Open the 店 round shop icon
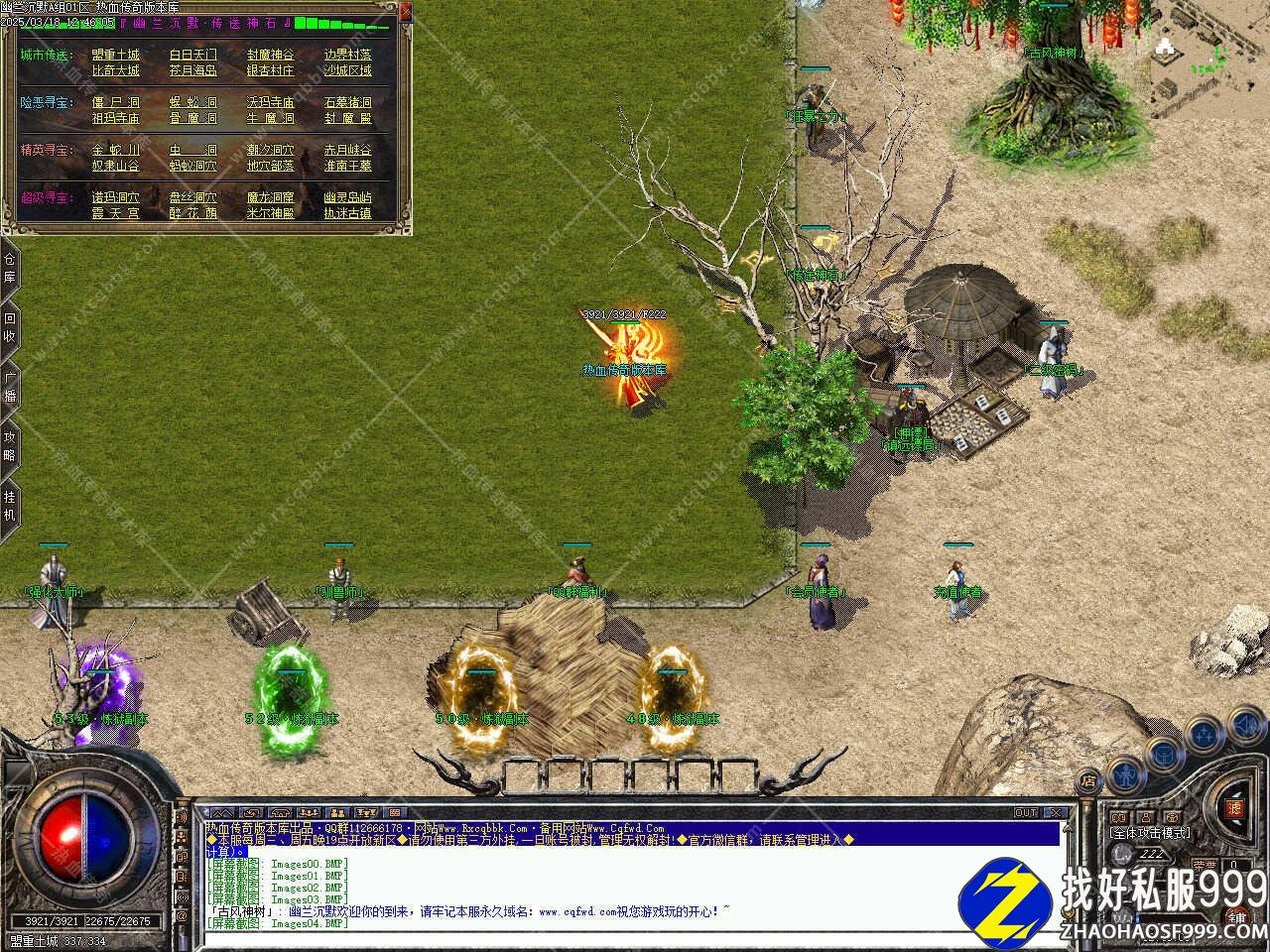 [x=1089, y=780]
